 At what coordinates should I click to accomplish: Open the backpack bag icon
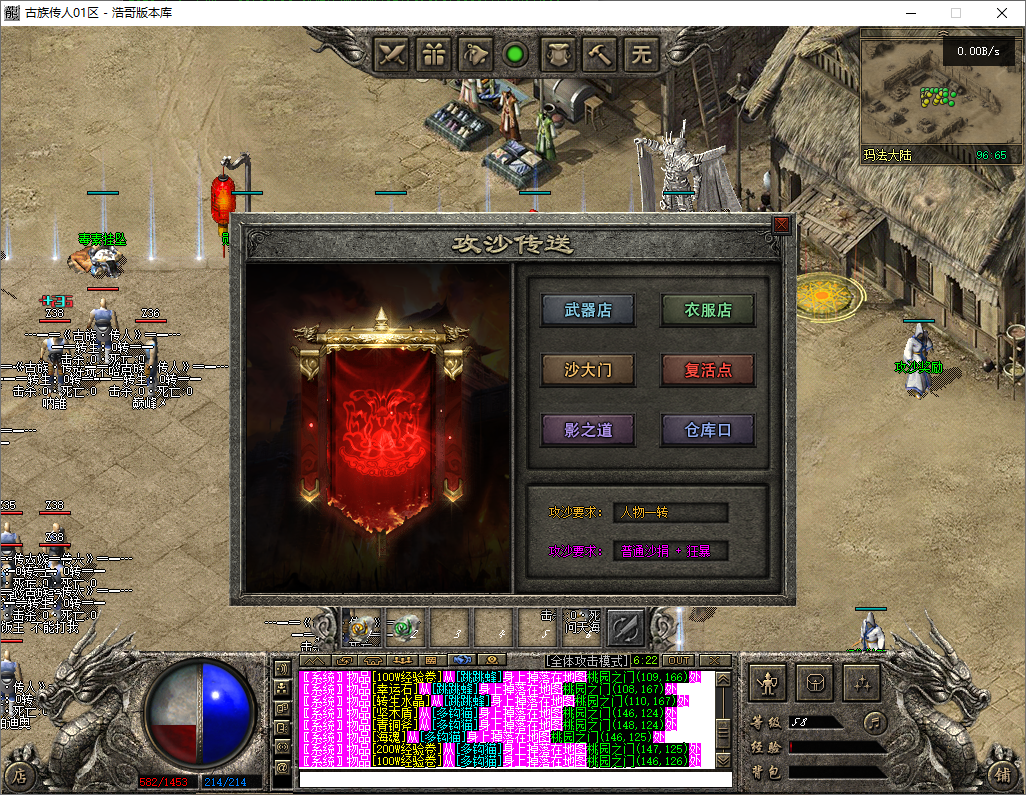pyautogui.click(x=815, y=683)
